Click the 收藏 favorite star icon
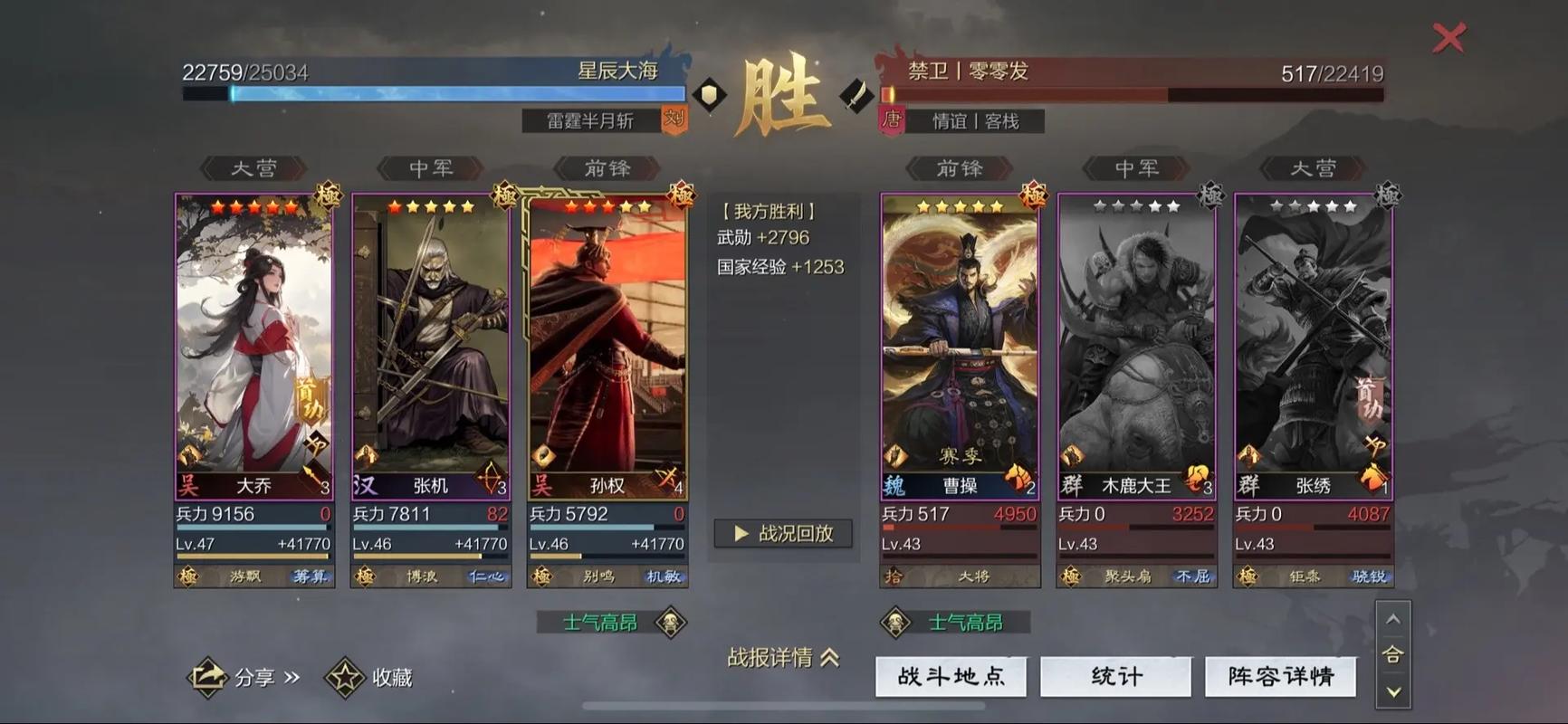 344,677
